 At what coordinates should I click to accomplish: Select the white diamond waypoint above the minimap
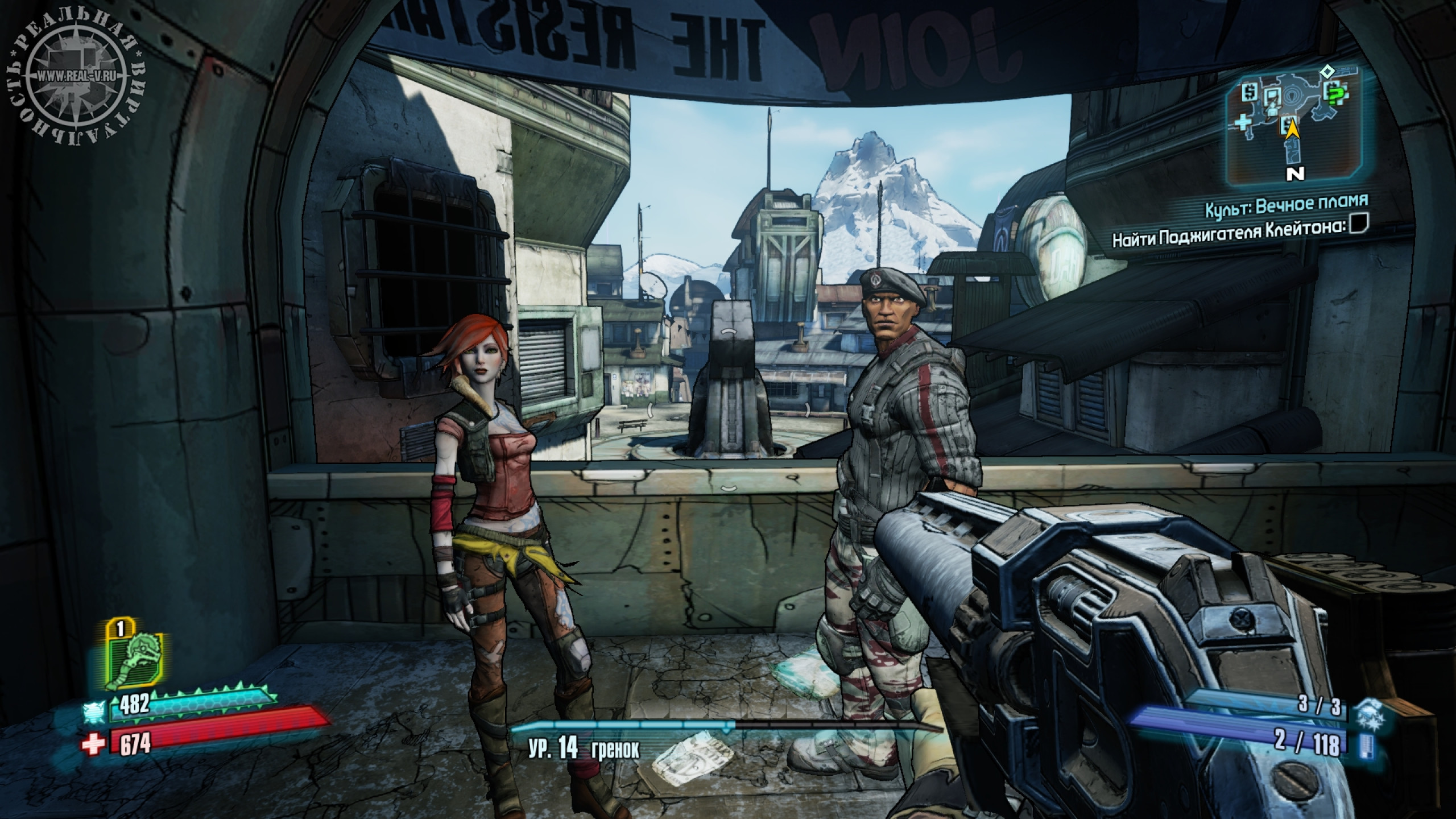click(1323, 72)
